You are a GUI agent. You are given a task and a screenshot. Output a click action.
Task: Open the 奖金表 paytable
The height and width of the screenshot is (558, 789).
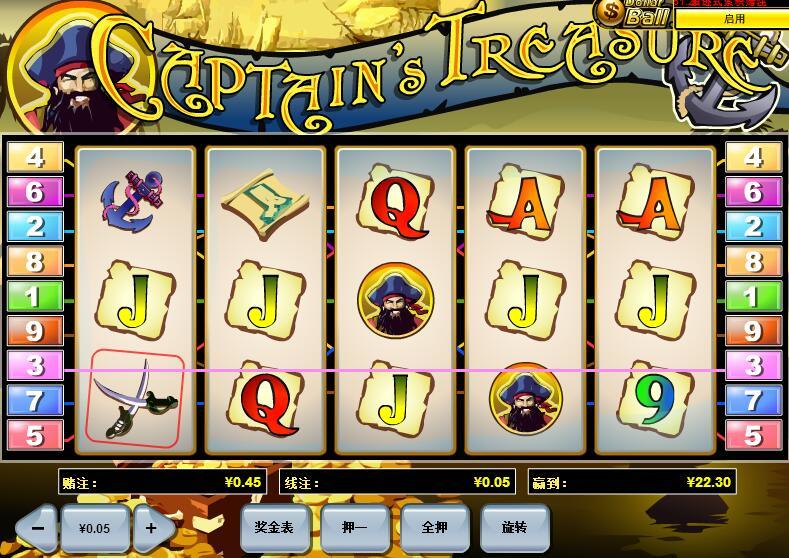[x=275, y=525]
